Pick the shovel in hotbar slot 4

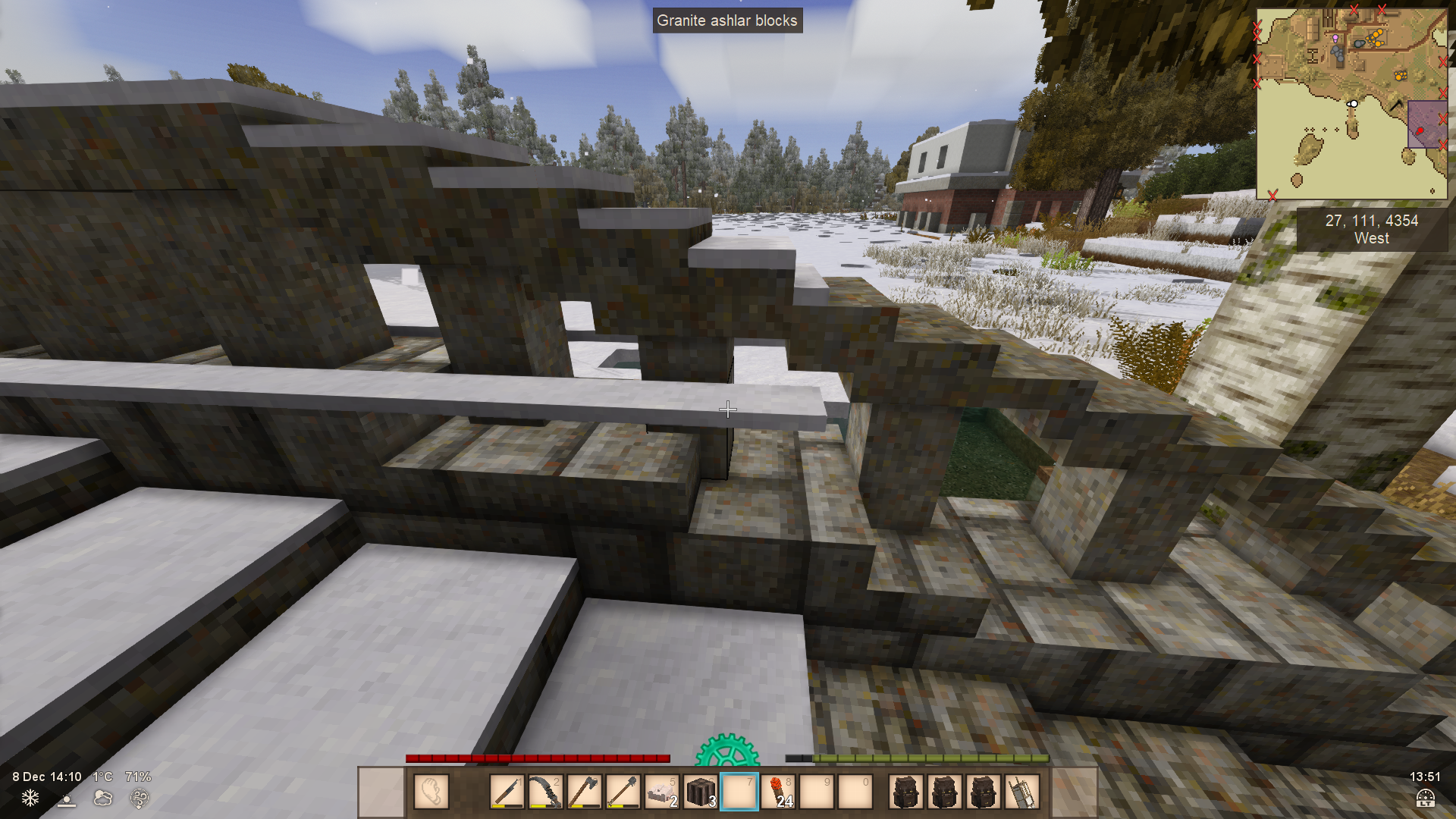click(623, 792)
